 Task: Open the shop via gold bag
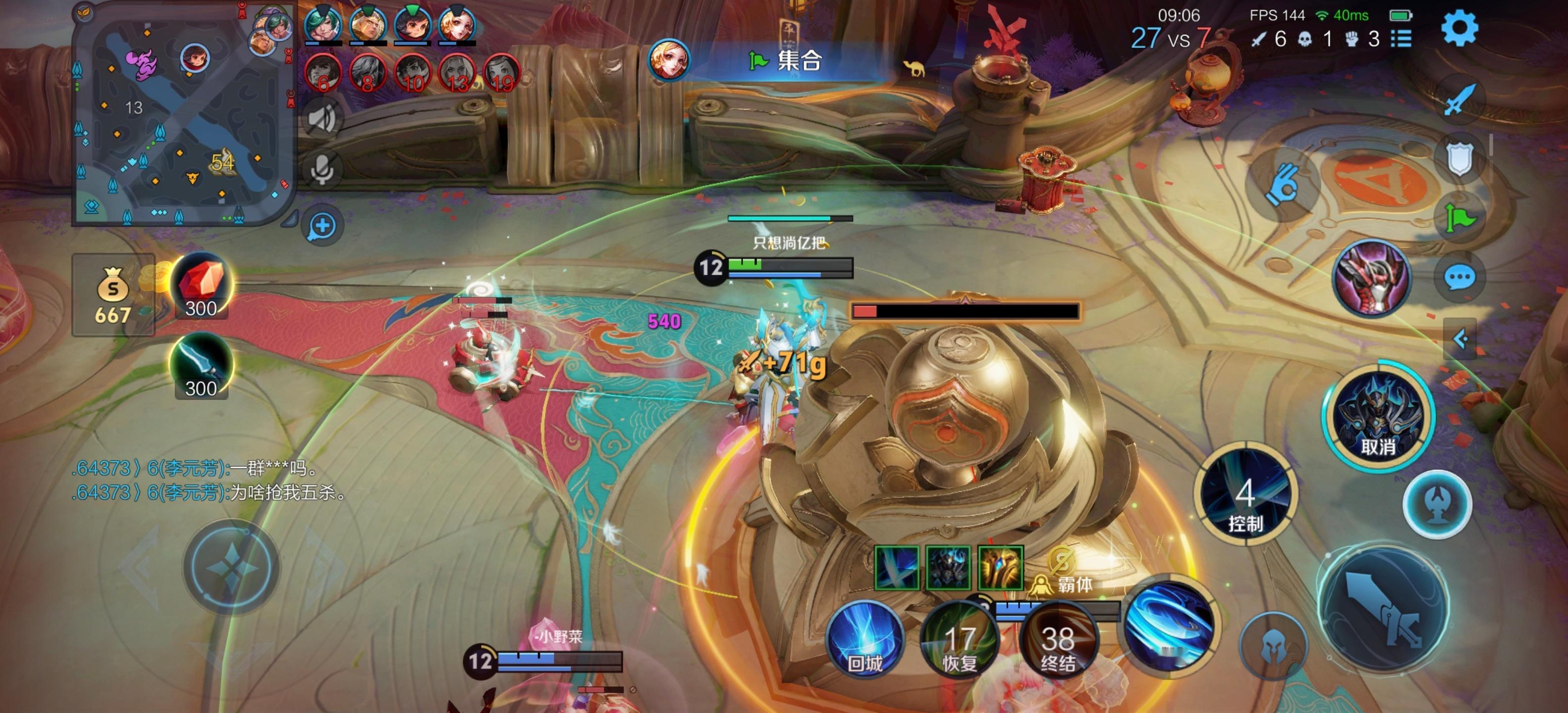coord(113,295)
